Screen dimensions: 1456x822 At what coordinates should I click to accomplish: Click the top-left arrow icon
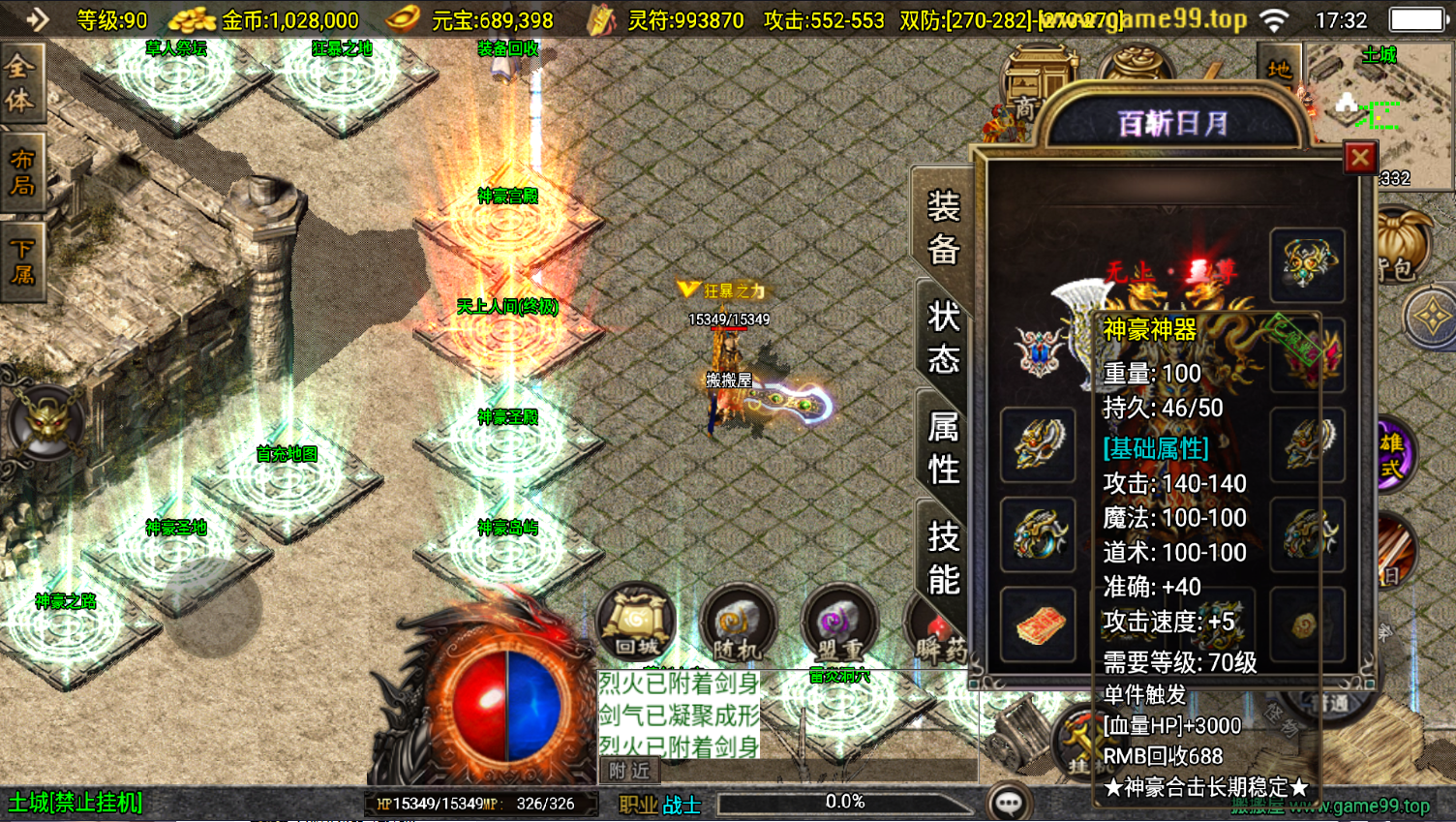(x=36, y=18)
